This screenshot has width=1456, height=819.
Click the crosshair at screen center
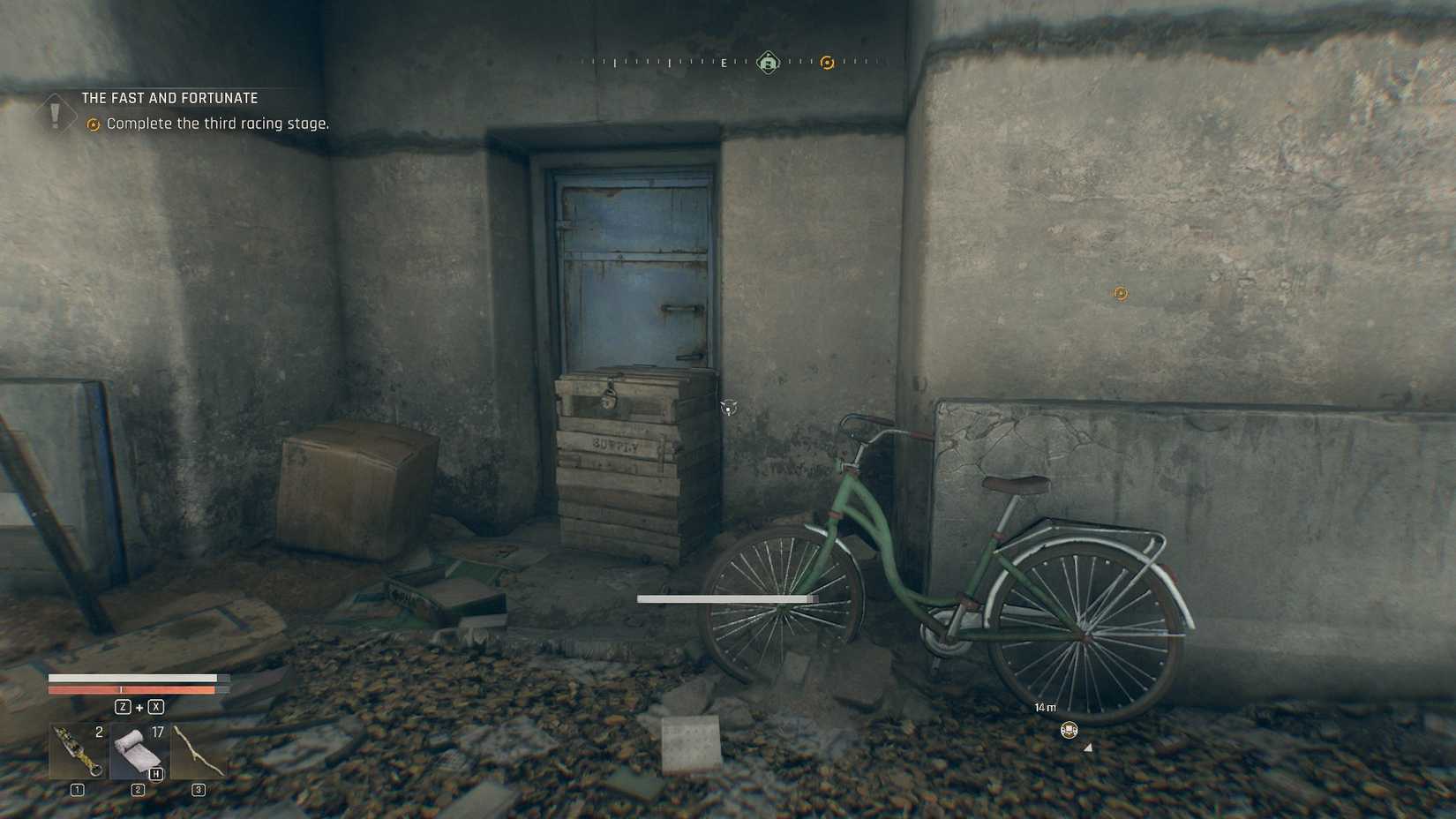(x=728, y=409)
